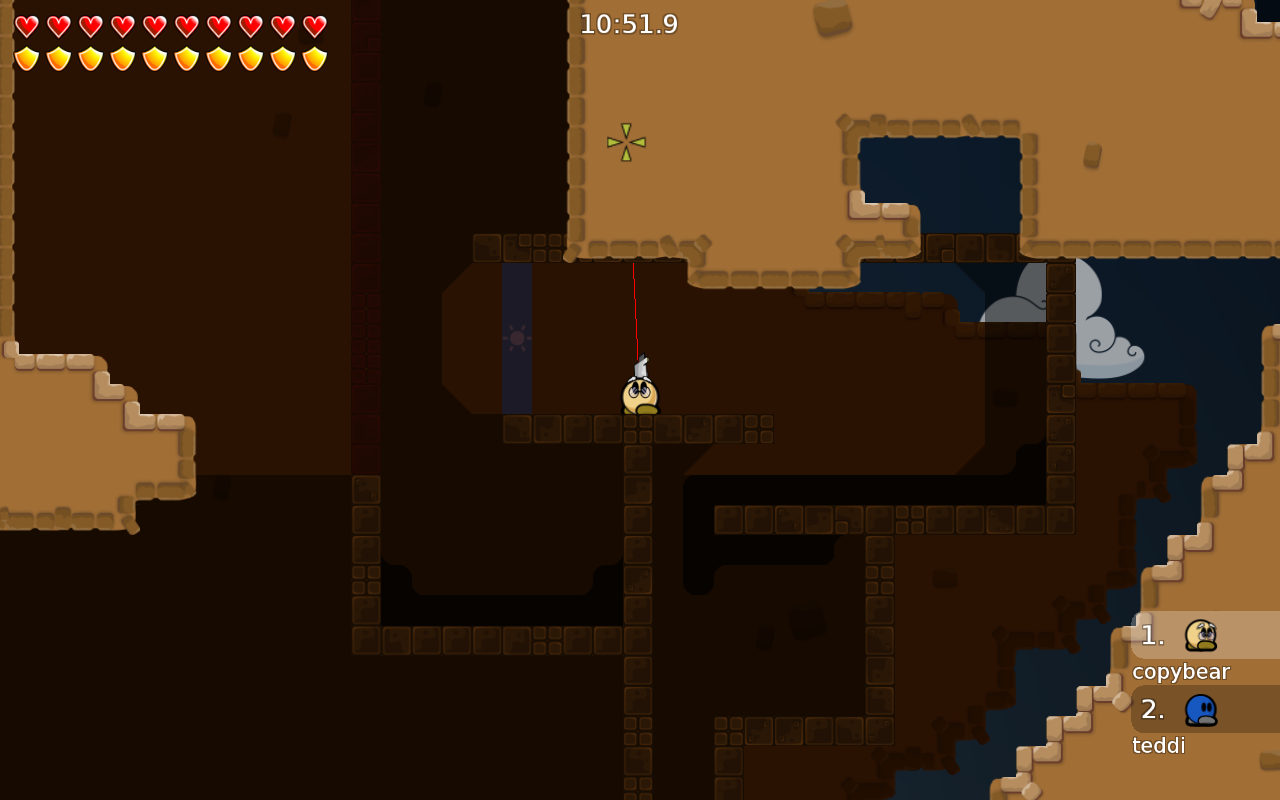Click the player name copybear
The height and width of the screenshot is (800, 1280).
click(x=1180, y=672)
